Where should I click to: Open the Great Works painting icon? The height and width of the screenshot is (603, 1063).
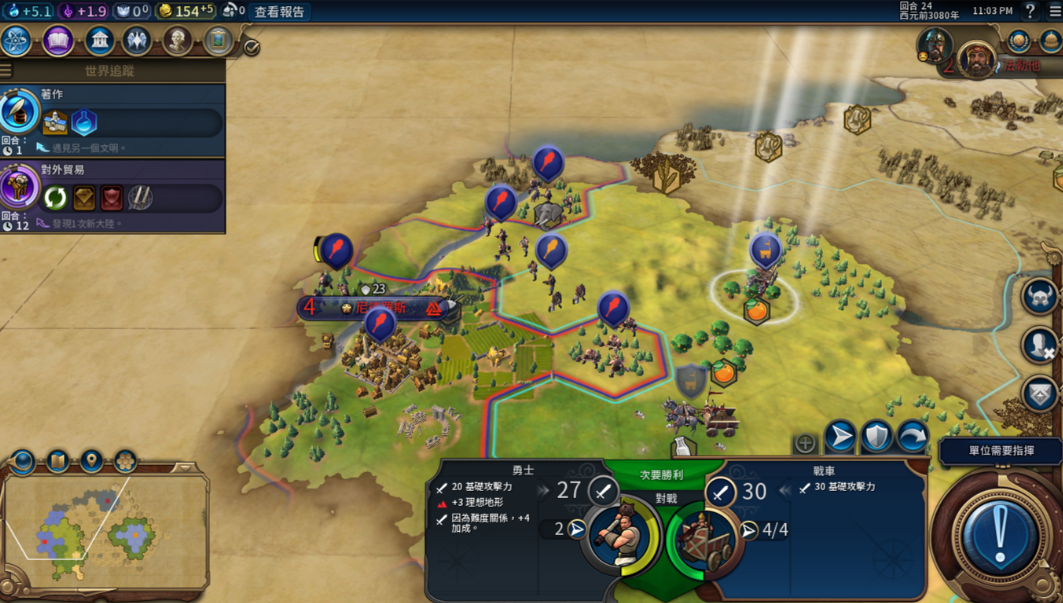pyautogui.click(x=217, y=41)
